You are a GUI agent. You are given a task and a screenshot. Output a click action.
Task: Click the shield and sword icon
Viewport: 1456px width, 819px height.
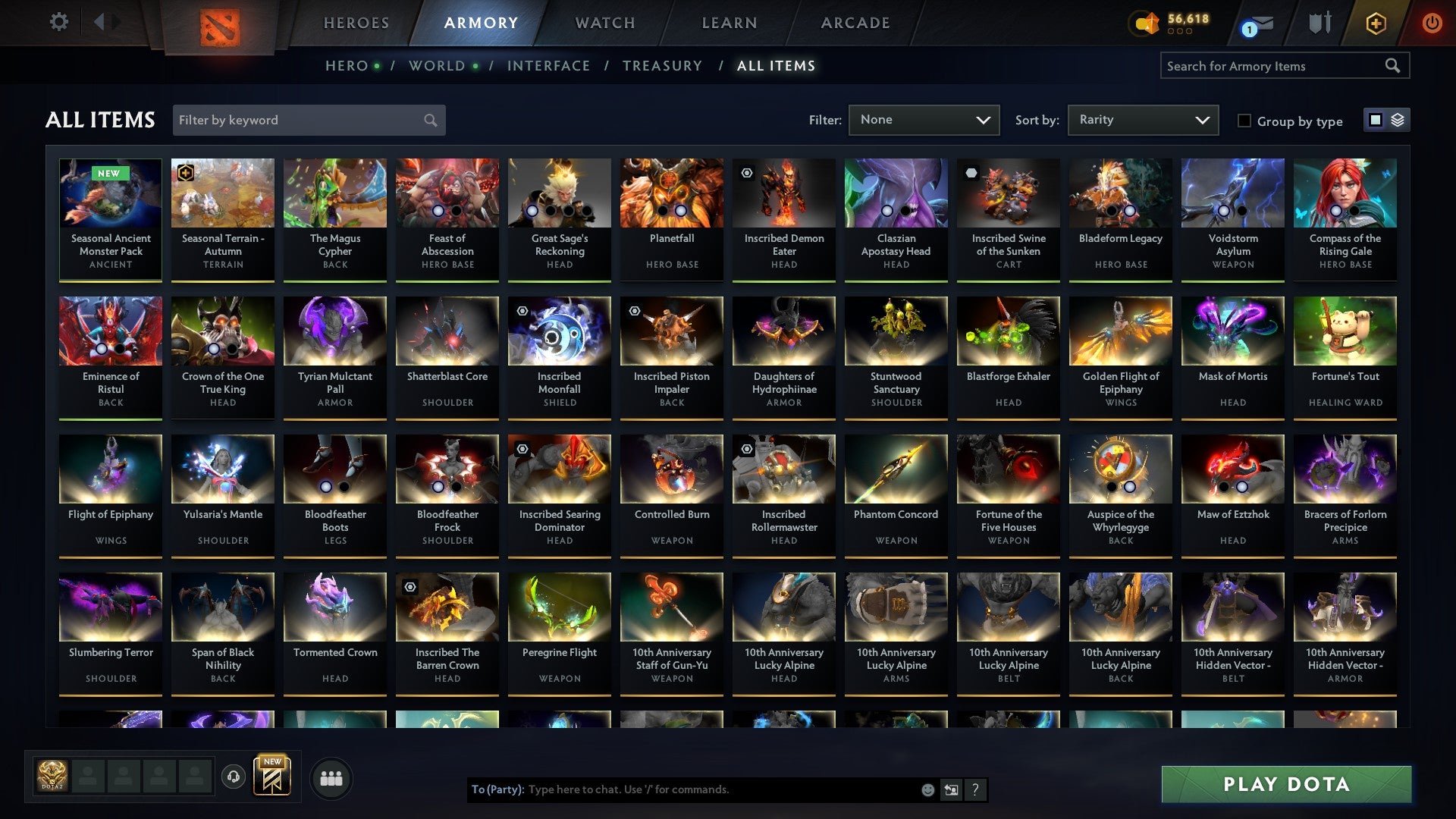point(1319,23)
